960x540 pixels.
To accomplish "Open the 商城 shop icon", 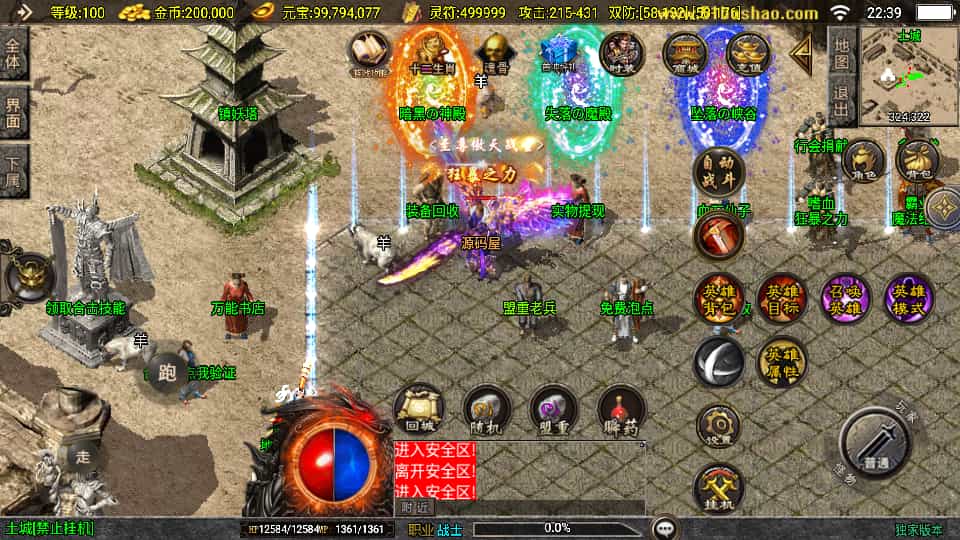I will coord(685,52).
